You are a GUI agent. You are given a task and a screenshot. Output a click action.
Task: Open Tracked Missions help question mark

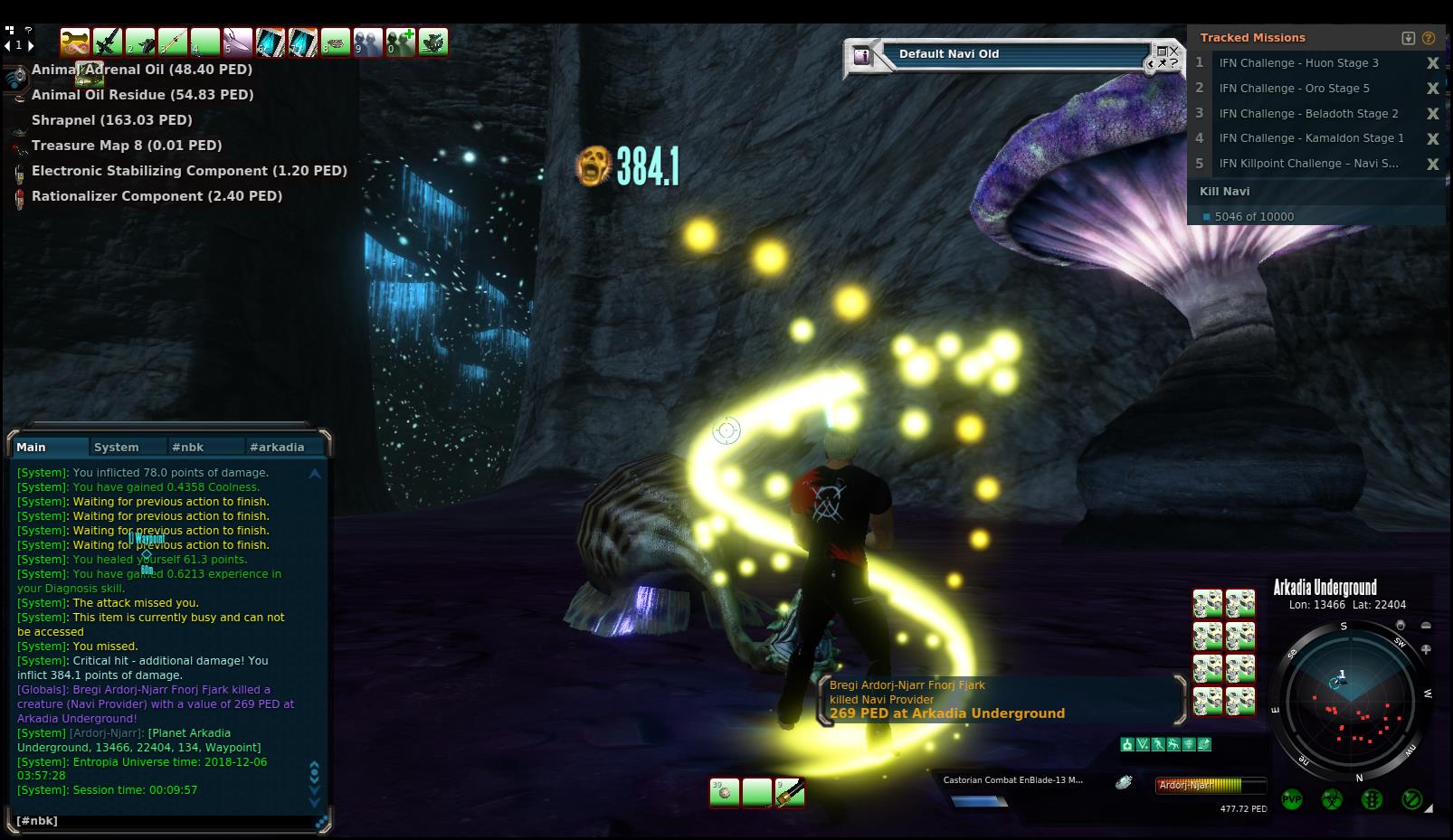coord(1429,38)
